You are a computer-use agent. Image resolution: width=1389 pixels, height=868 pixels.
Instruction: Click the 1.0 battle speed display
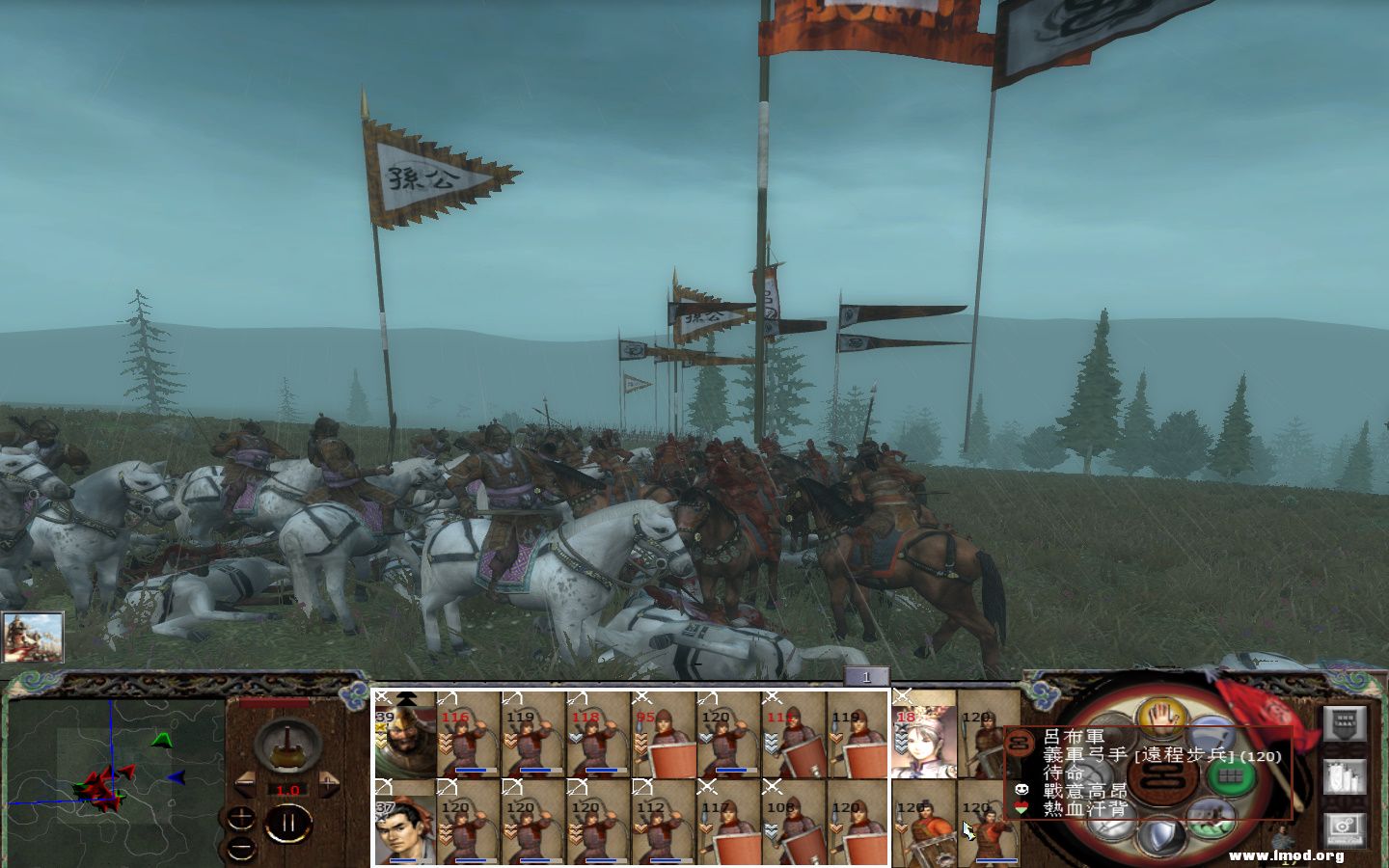coord(287,790)
